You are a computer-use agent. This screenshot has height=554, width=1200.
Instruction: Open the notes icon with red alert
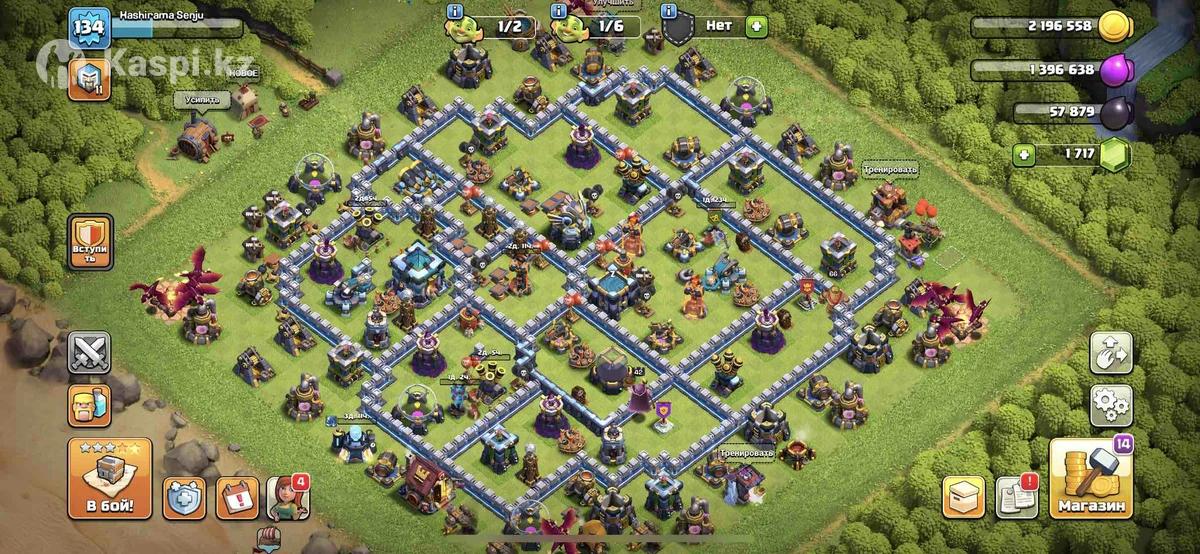pos(1017,497)
